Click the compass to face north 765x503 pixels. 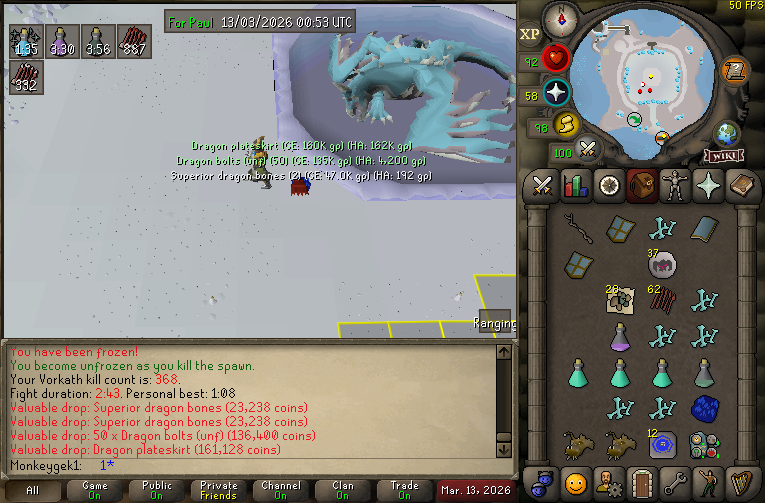pos(559,17)
